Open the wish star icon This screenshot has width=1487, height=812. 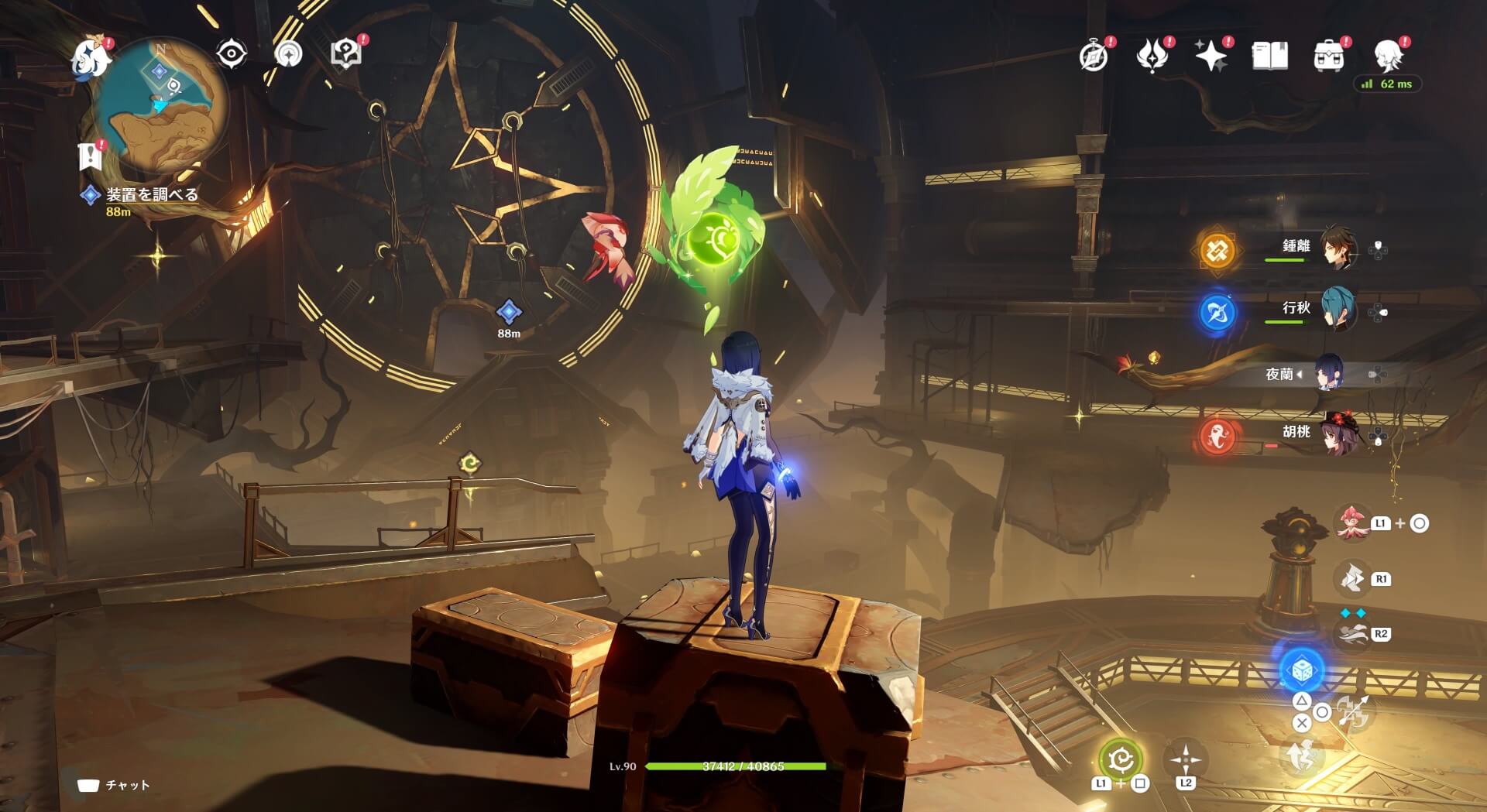tap(1211, 56)
